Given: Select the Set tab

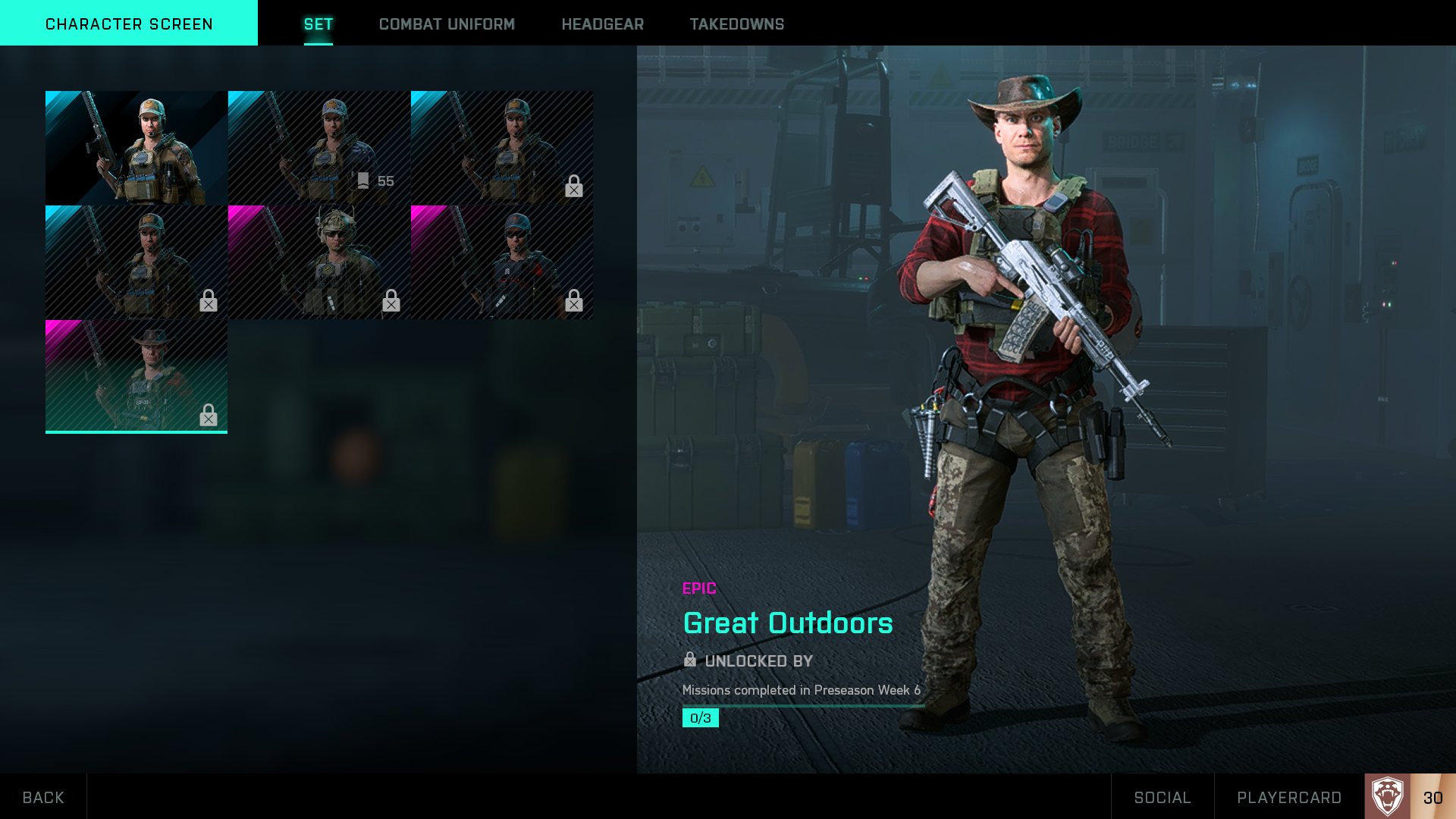Looking at the screenshot, I should click(318, 24).
